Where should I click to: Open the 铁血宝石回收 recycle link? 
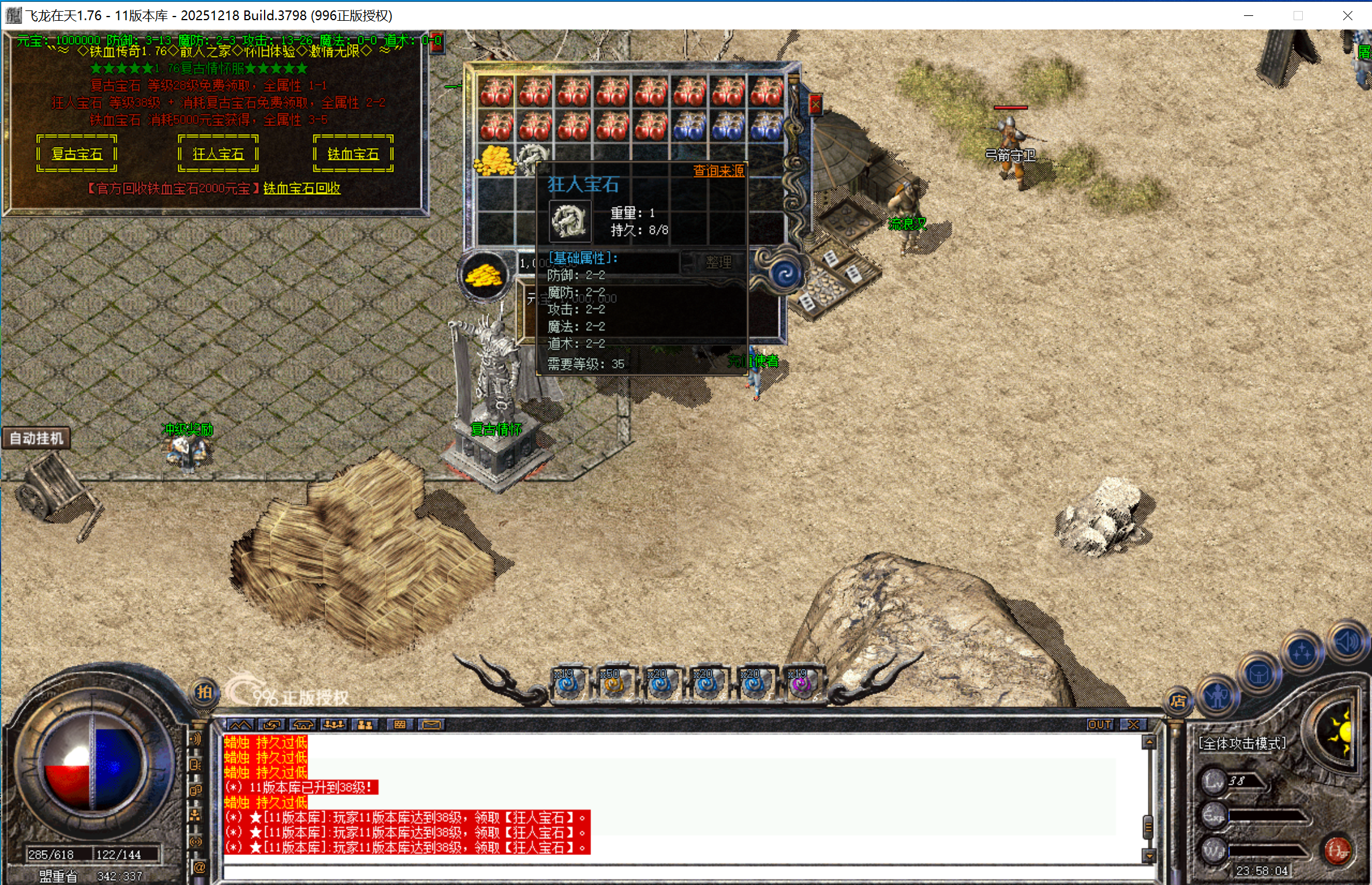click(x=301, y=189)
